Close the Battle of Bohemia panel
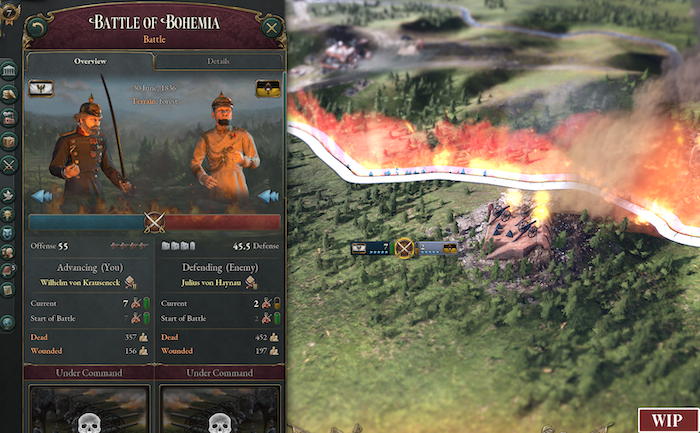This screenshot has width=700, height=433. (x=271, y=28)
